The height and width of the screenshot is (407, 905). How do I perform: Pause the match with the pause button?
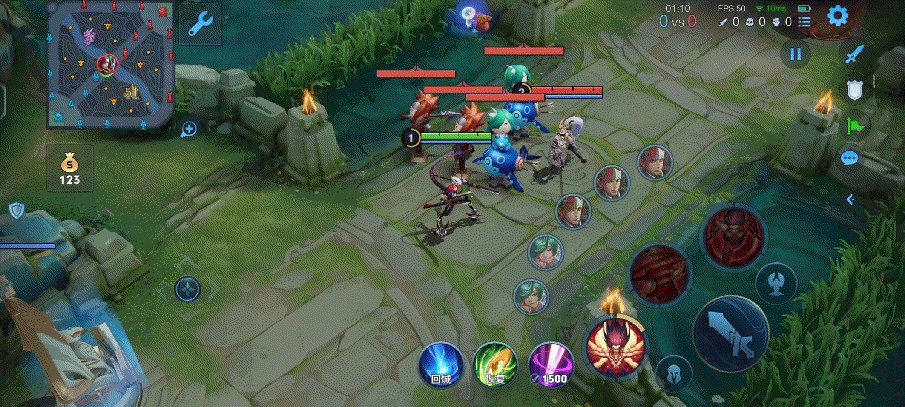click(796, 54)
